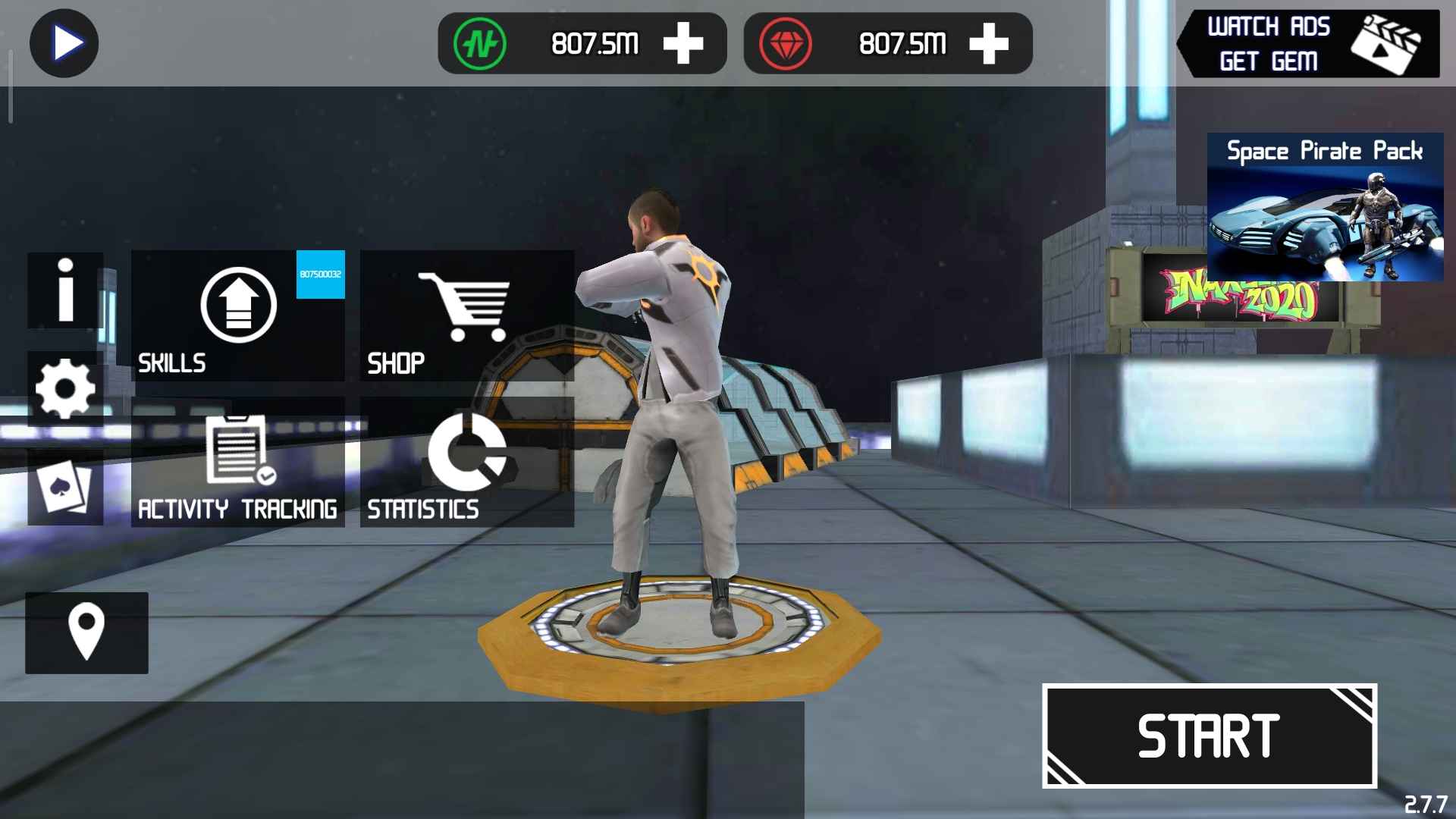Watch ads to get gem

1308,44
